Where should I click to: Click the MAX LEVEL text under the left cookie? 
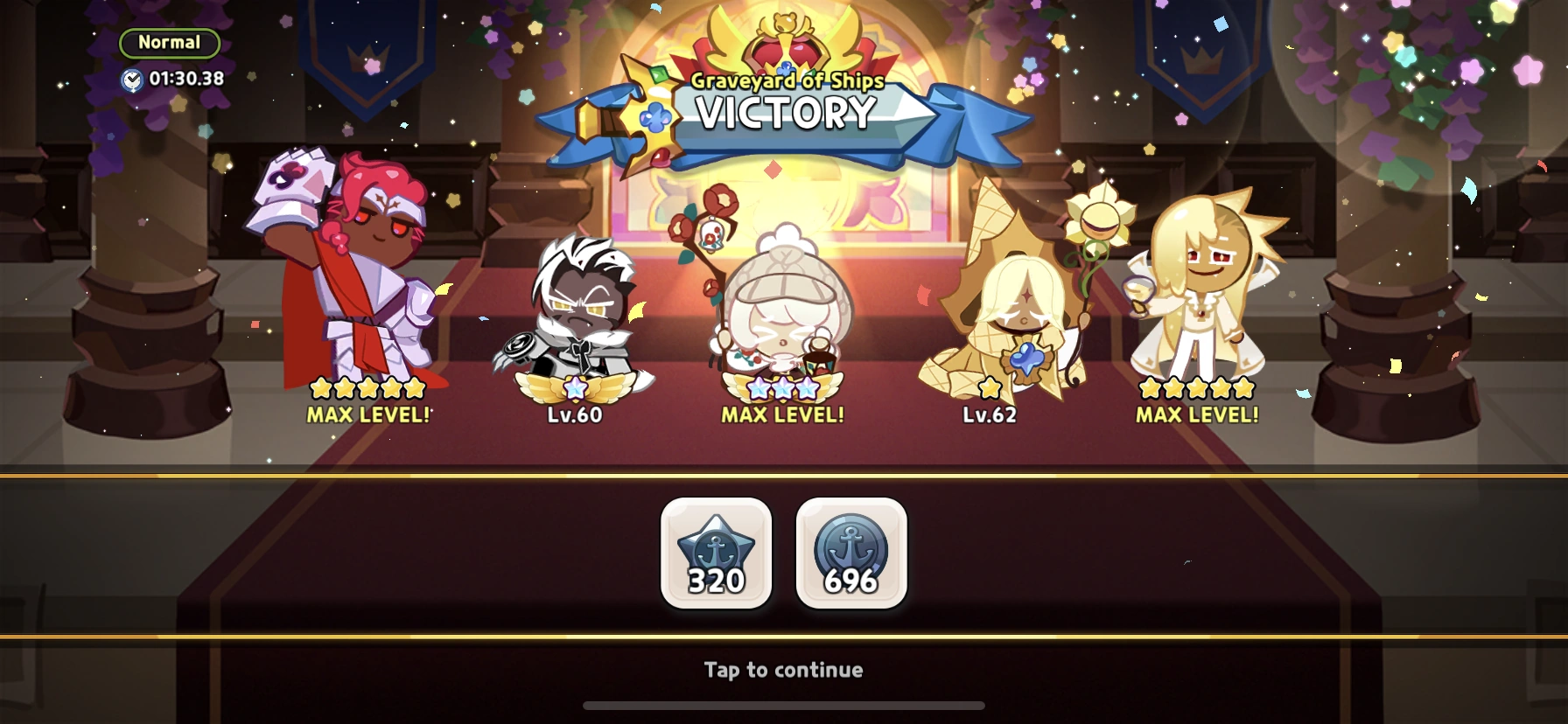367,412
